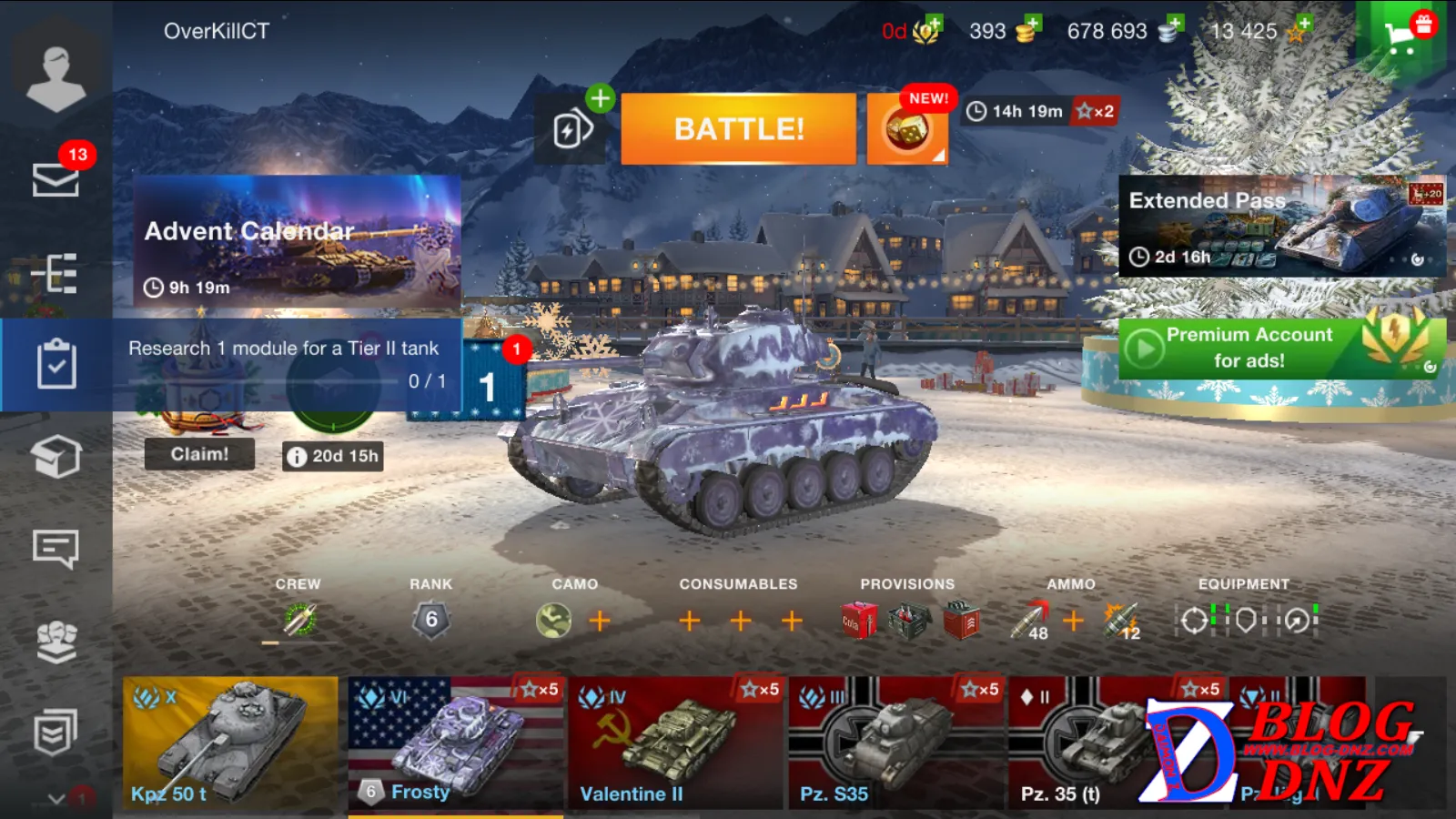The height and width of the screenshot is (819, 1456).
Task: Open the Extended Pass offer
Action: pos(1281,227)
